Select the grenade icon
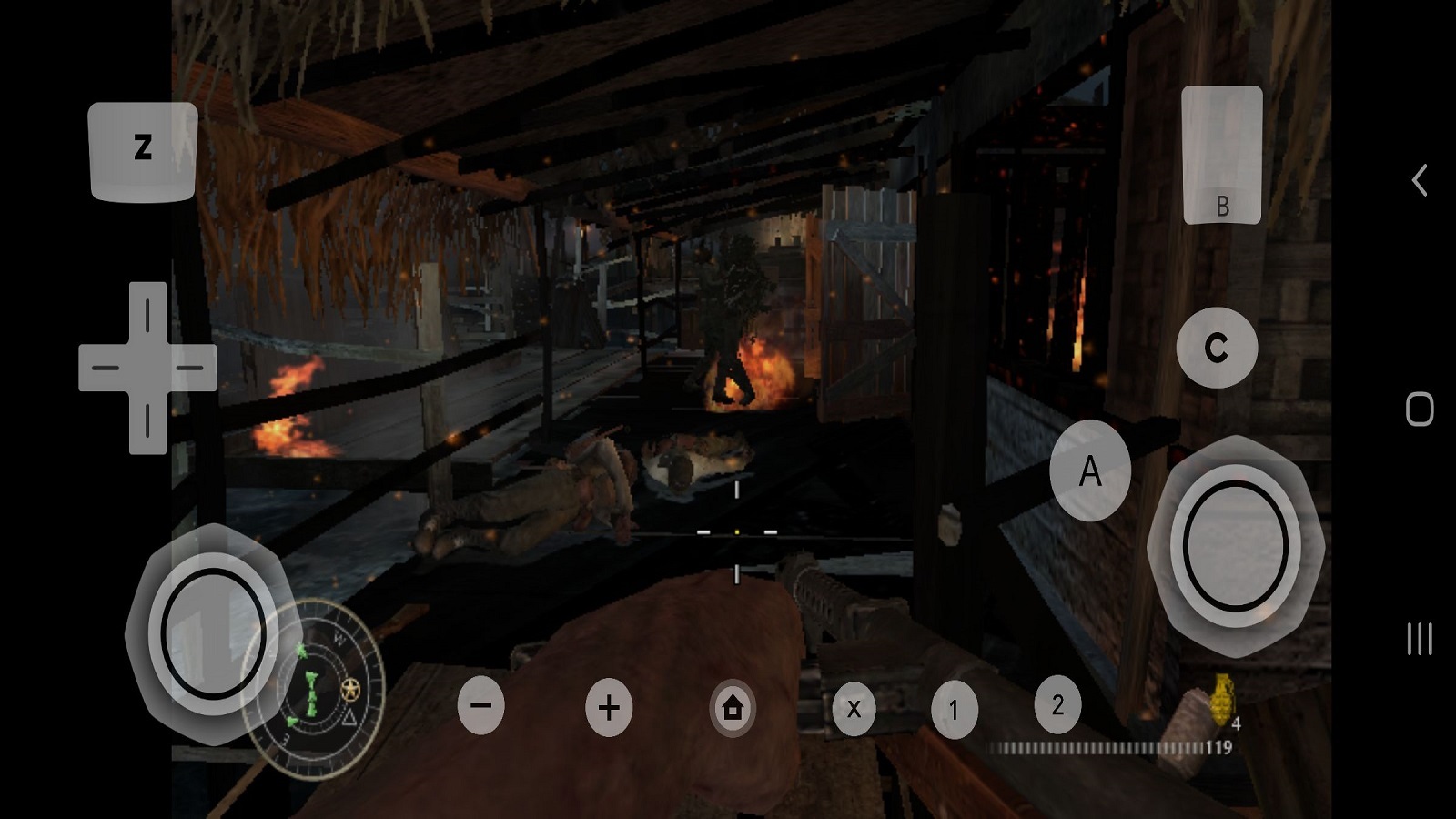Viewport: 1456px width, 819px height. pos(1221,699)
